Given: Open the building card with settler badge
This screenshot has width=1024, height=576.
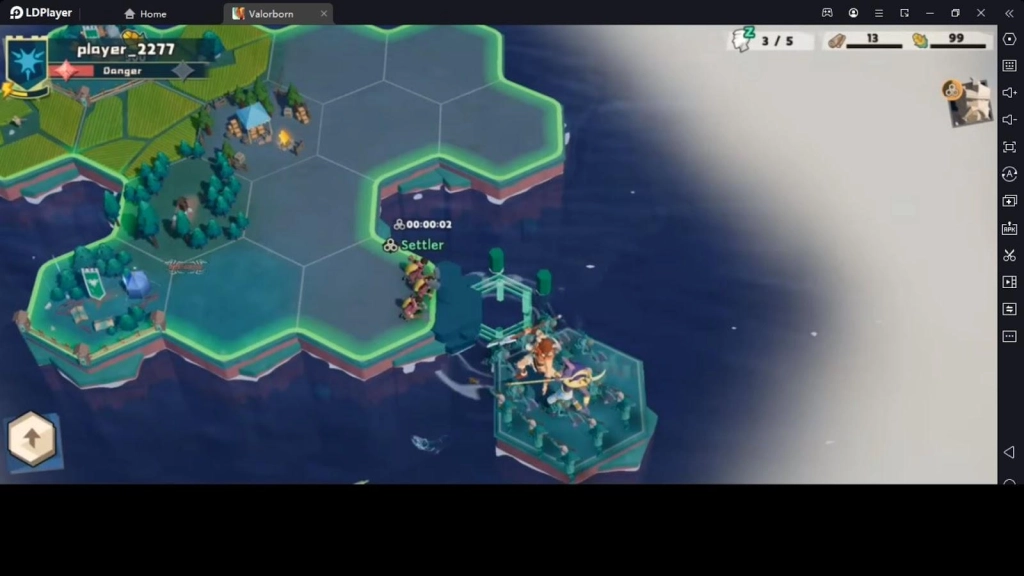Looking at the screenshot, I should click(968, 102).
